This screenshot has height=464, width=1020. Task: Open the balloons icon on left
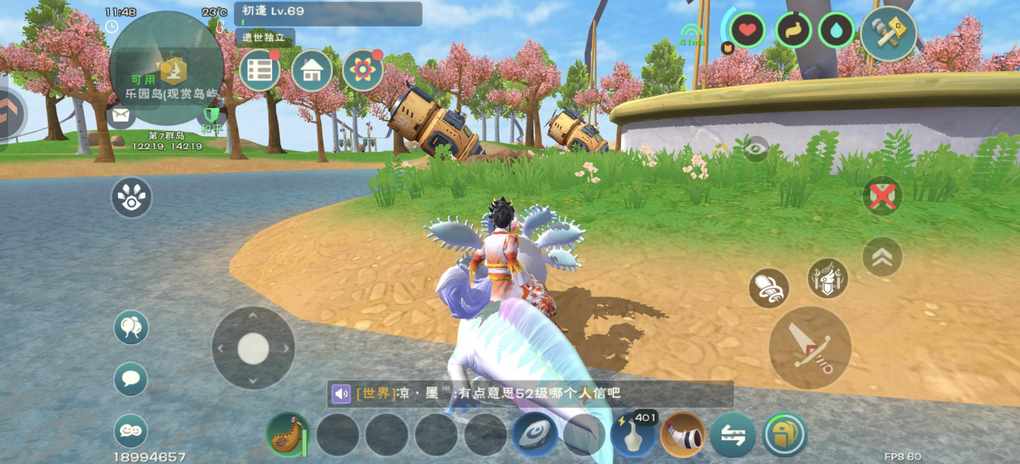[131, 326]
